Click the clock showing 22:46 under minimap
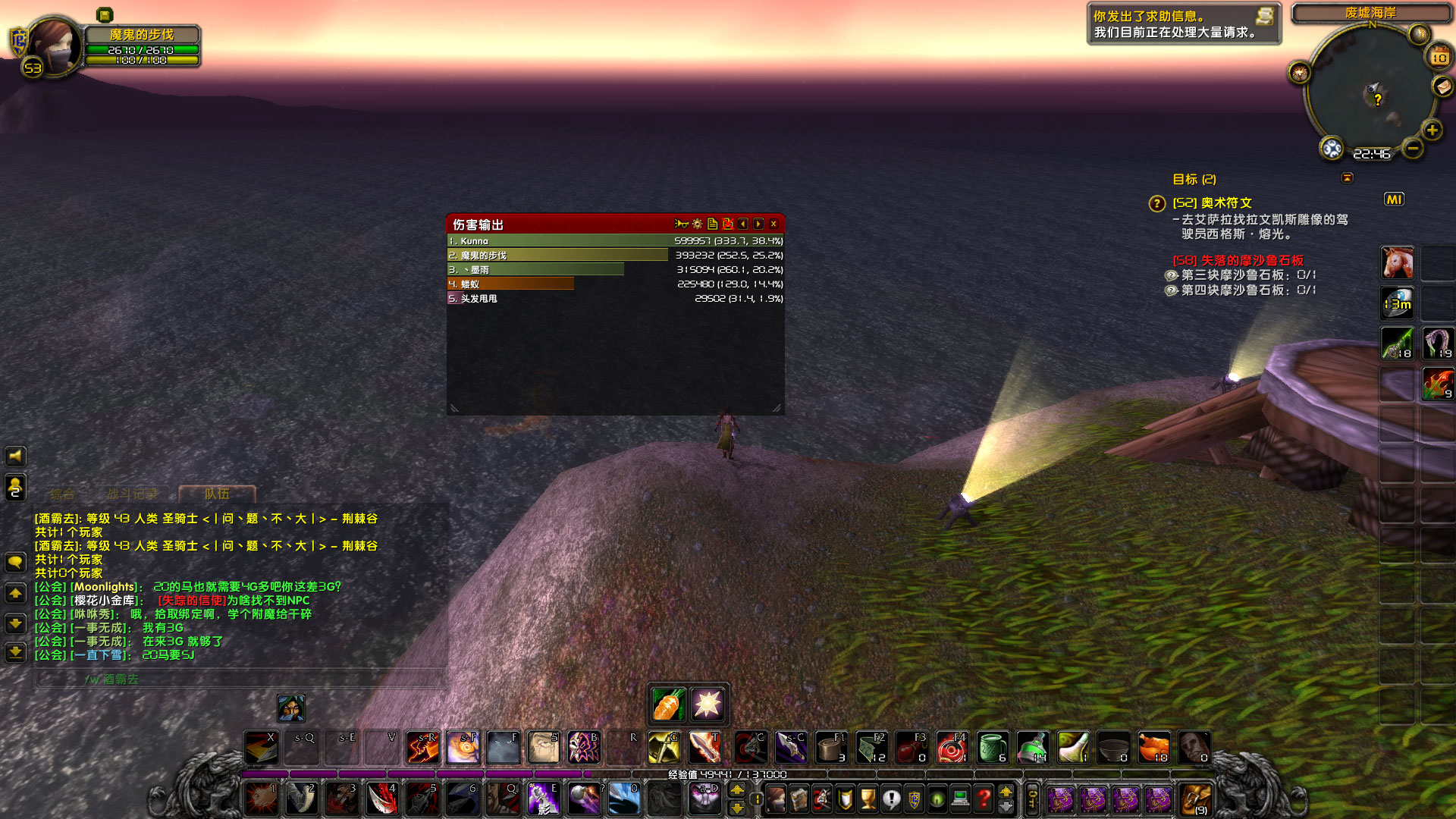This screenshot has width=1456, height=819. point(1371,154)
